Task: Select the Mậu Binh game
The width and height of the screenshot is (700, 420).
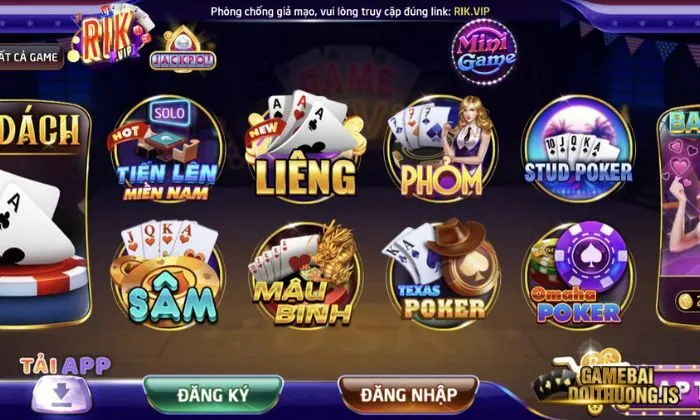Action: click(x=305, y=275)
